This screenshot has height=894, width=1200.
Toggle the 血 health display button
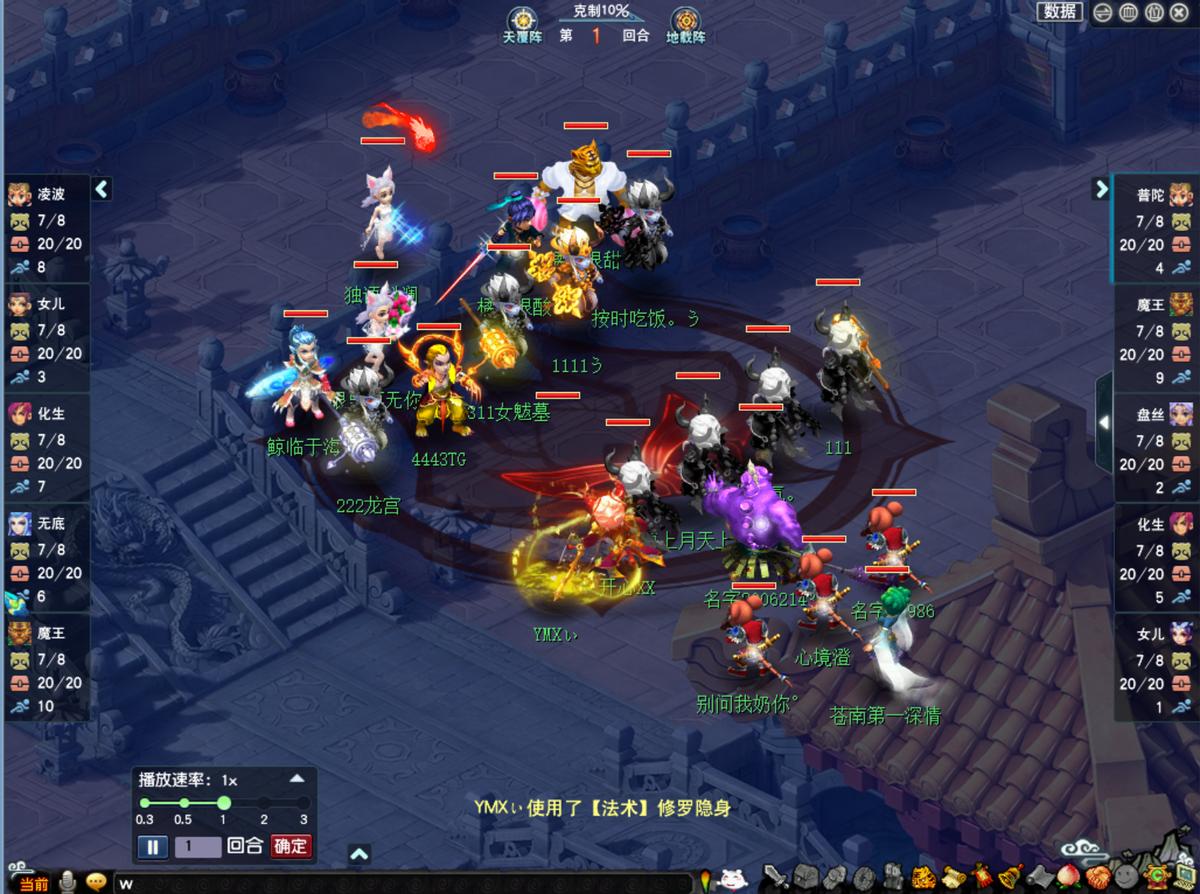[1128, 13]
